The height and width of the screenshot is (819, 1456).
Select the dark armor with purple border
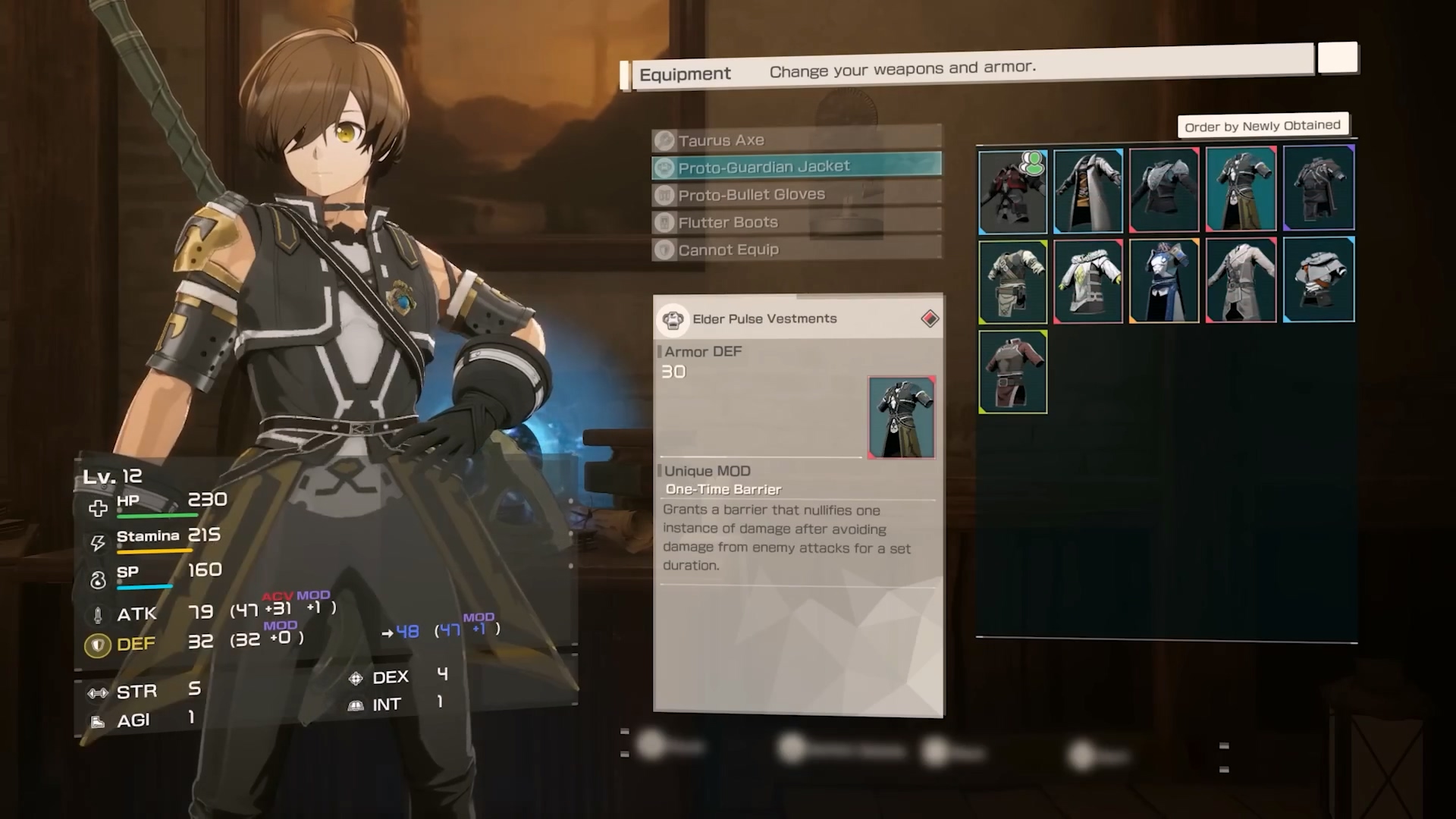pos(1318,188)
